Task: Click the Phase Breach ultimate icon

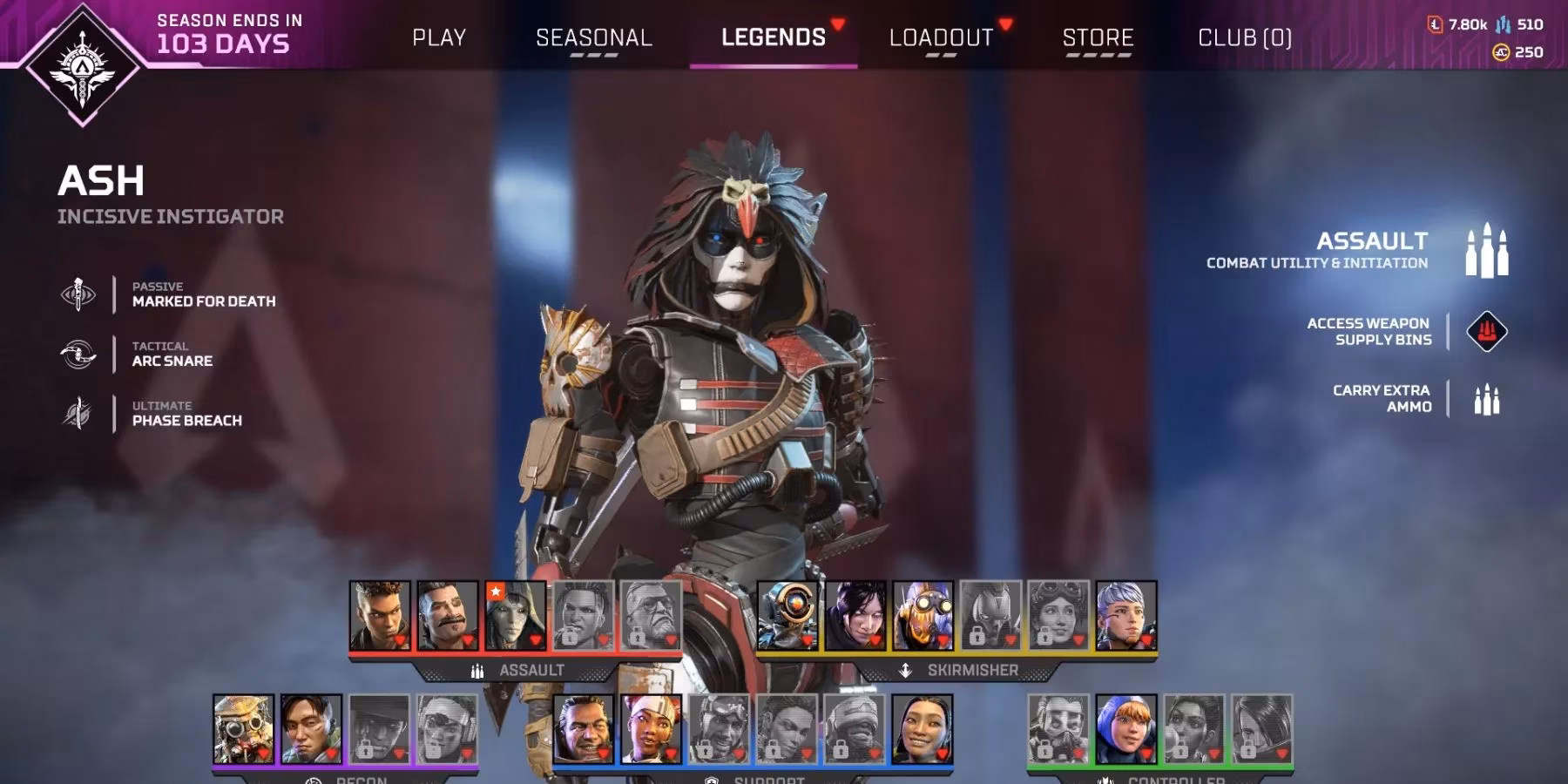Action: (79, 412)
